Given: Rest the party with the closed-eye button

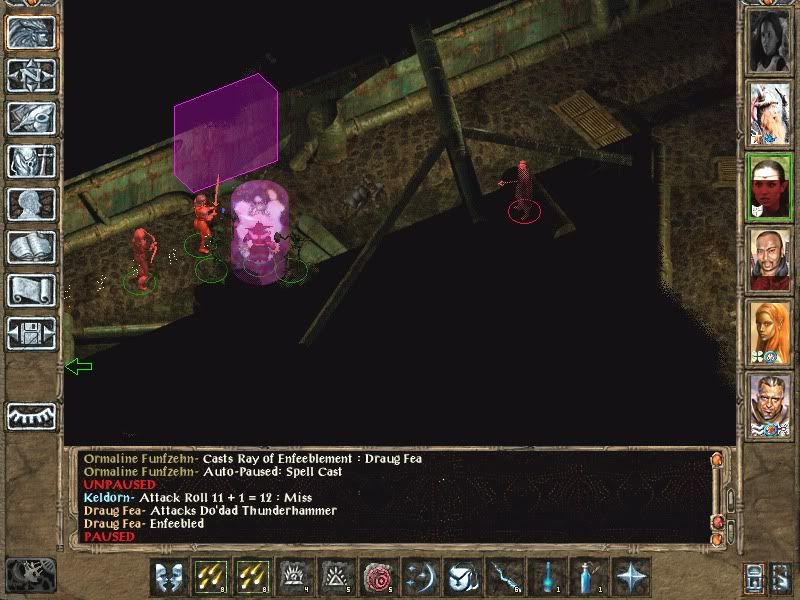Looking at the screenshot, I should coord(31,415).
